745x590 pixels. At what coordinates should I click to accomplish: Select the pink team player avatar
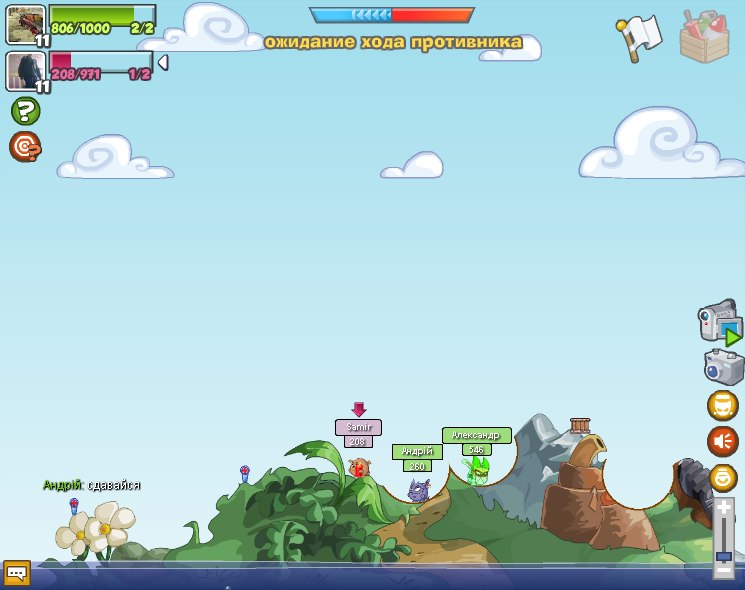(x=26, y=70)
